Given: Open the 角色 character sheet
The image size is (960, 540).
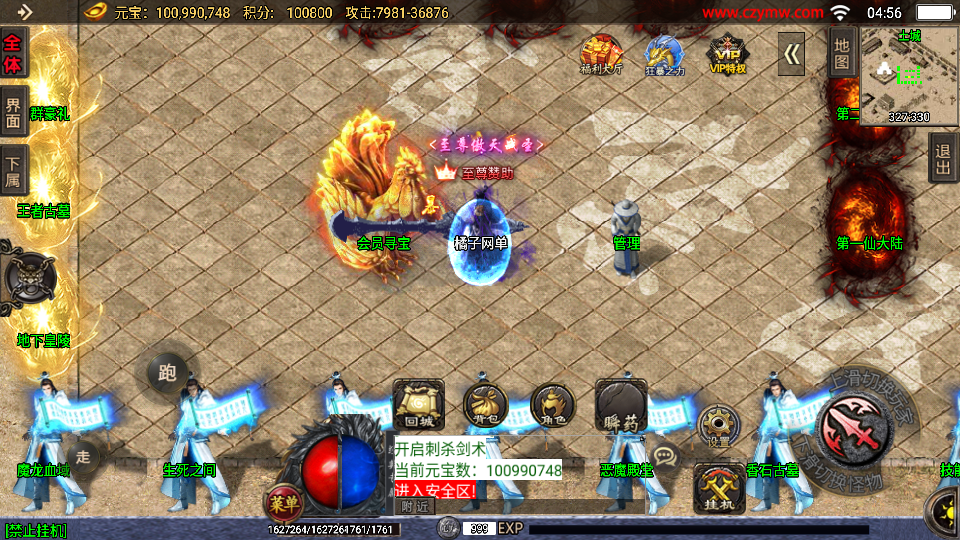Looking at the screenshot, I should [552, 405].
